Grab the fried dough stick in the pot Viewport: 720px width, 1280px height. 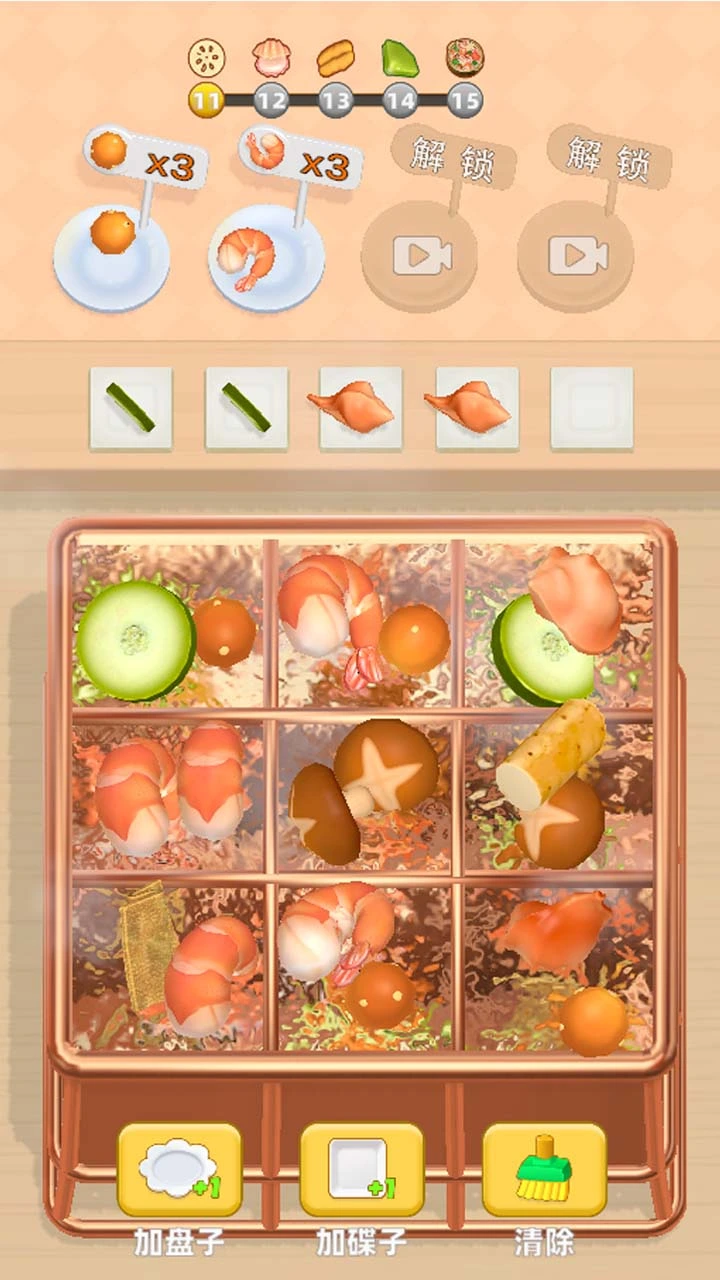pyautogui.click(x=550, y=752)
